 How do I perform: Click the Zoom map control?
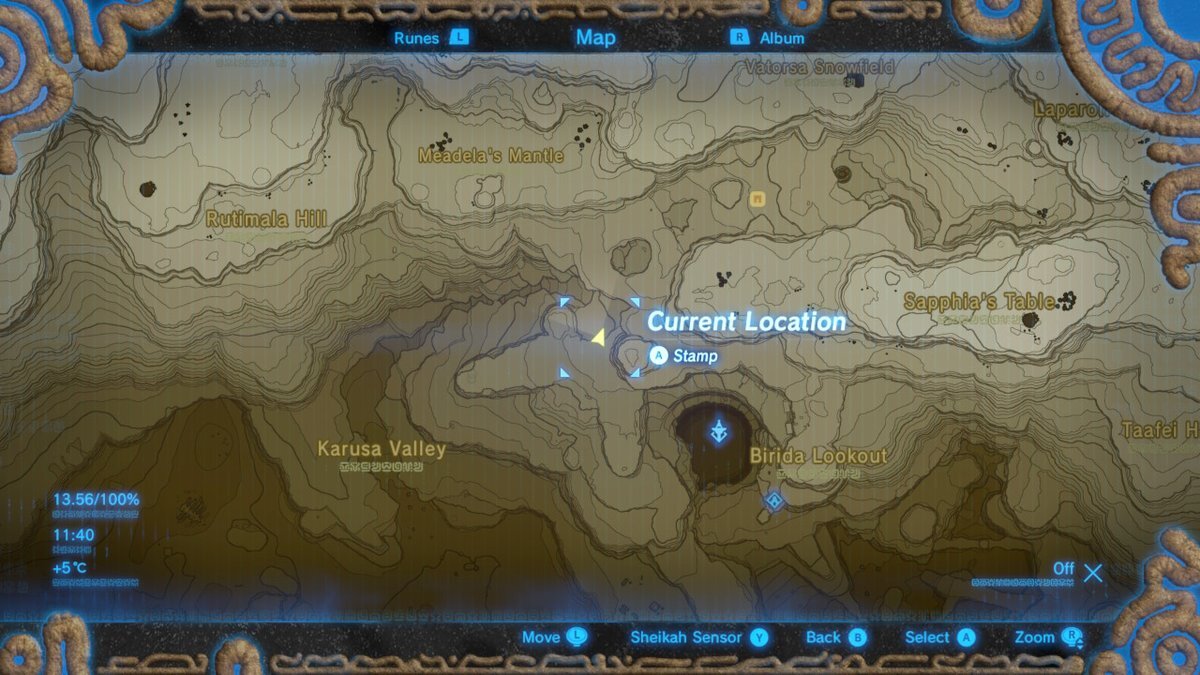(1048, 637)
